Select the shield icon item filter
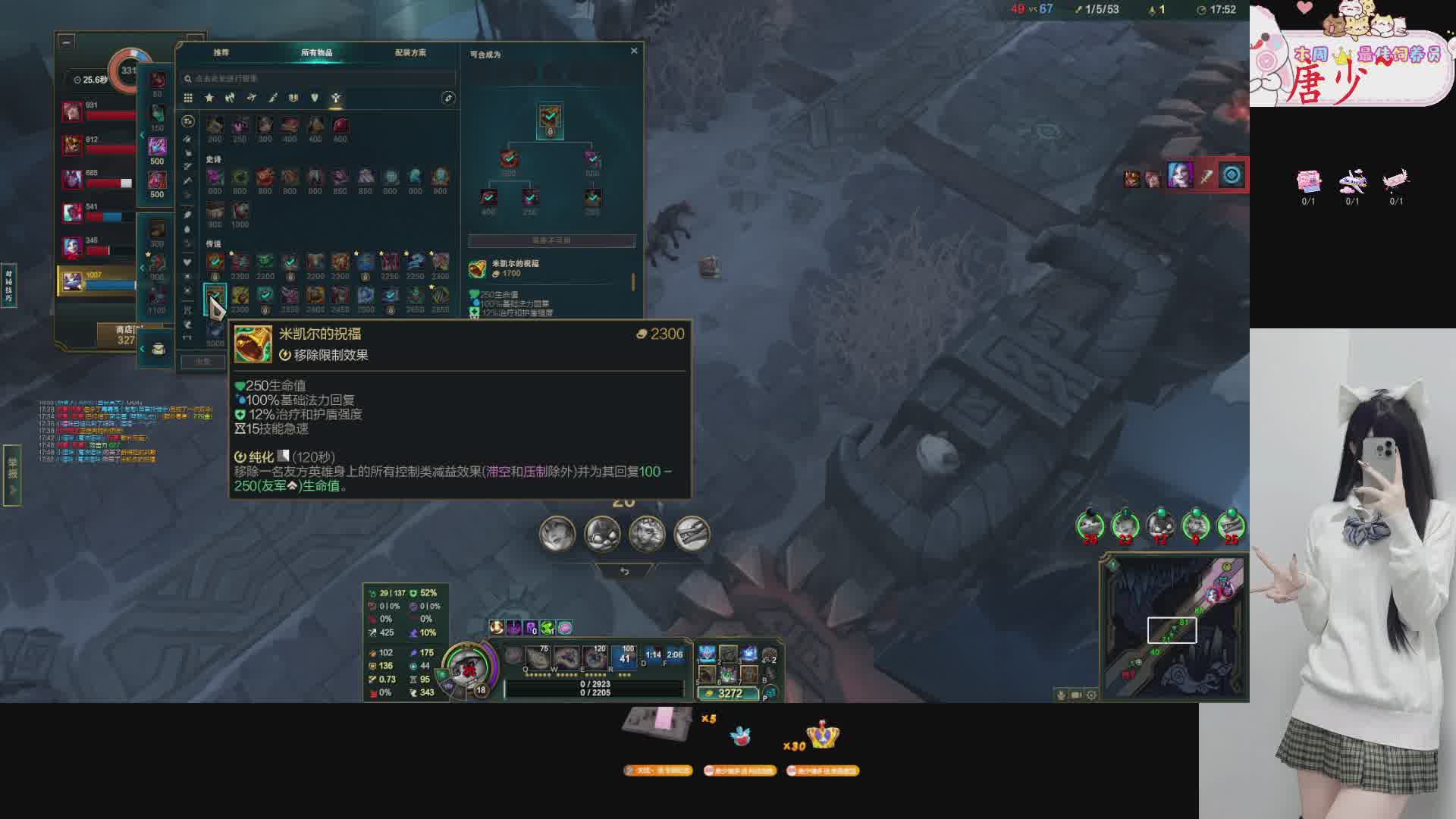 pyautogui.click(x=315, y=98)
